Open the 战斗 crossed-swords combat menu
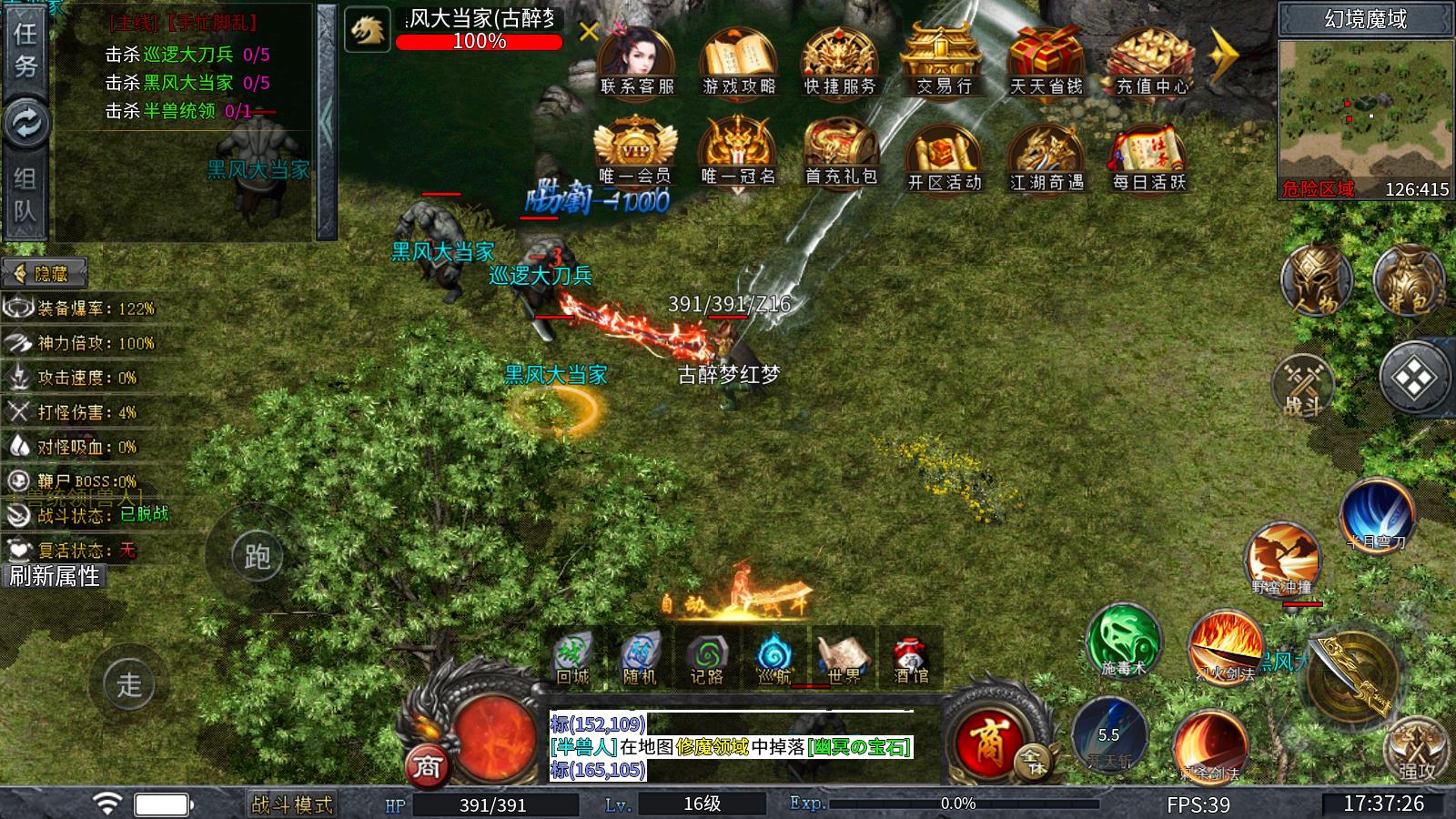 (x=1302, y=385)
